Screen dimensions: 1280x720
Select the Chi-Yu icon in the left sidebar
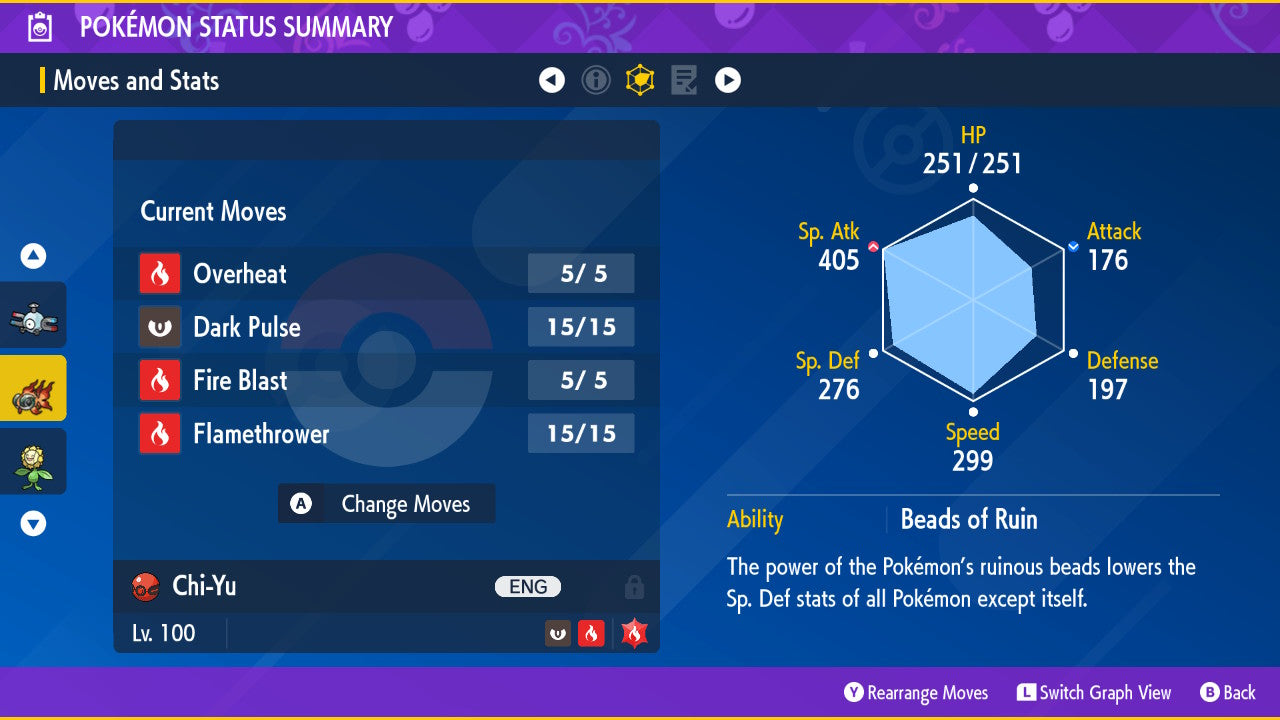[x=34, y=389]
